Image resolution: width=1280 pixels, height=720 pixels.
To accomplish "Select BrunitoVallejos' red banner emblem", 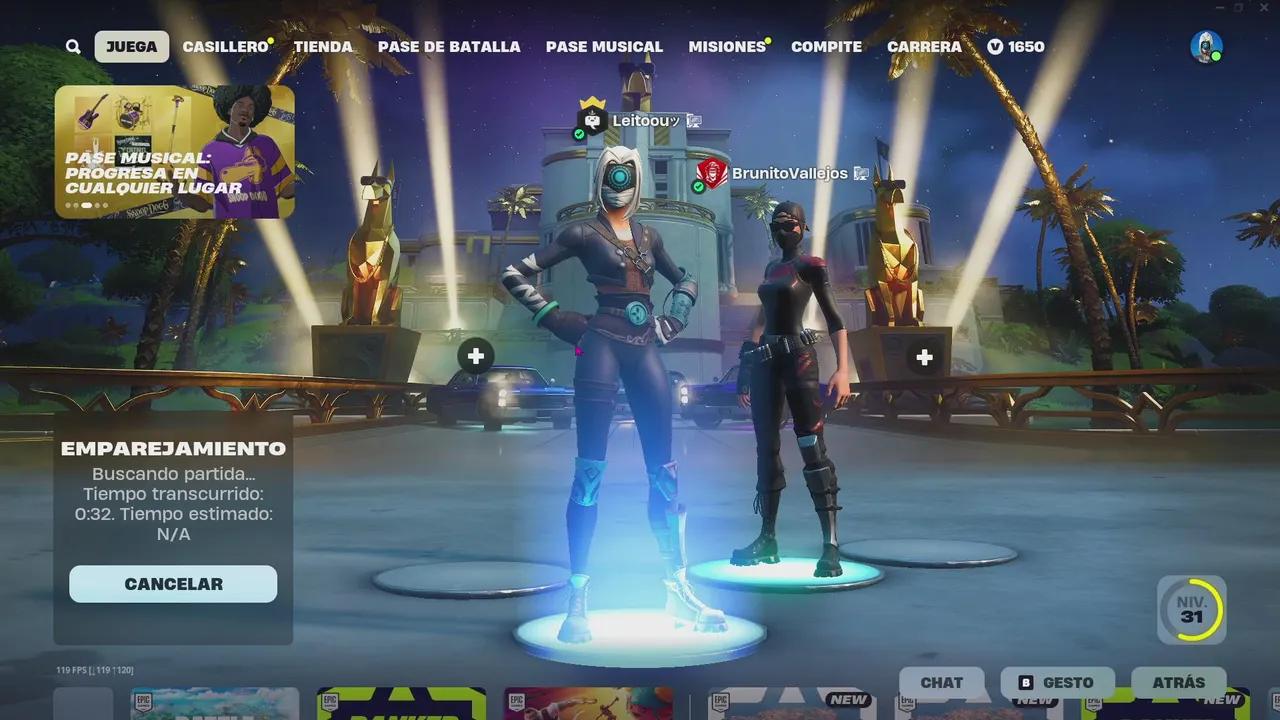I will point(713,171).
